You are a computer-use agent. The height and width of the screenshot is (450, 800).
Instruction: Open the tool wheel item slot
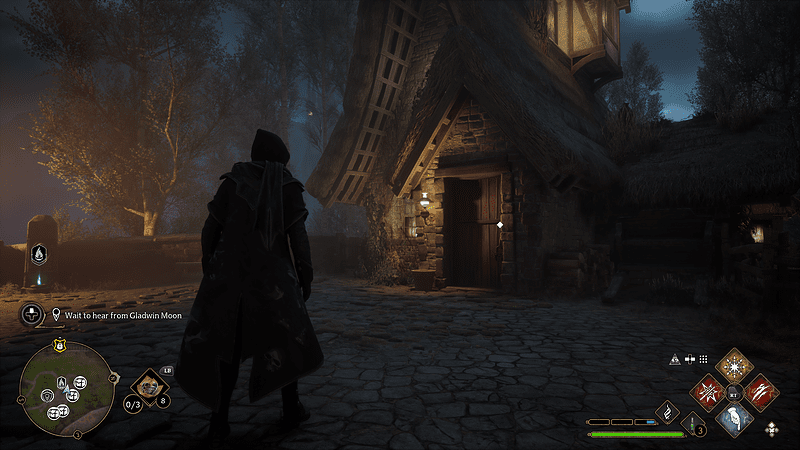point(148,383)
